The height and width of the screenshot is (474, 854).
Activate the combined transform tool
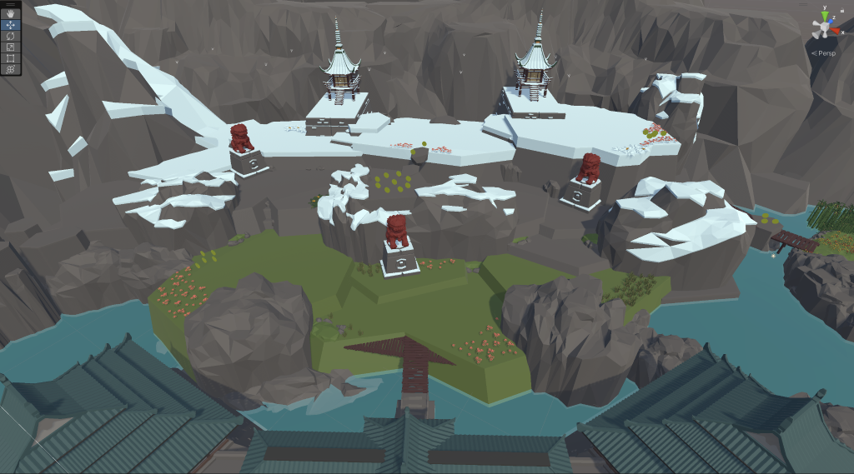click(11, 69)
